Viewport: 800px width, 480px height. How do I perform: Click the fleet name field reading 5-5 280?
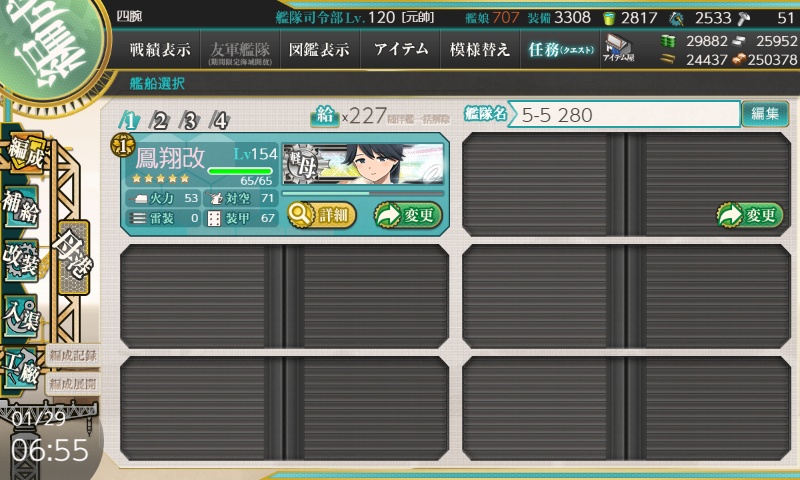(625, 115)
